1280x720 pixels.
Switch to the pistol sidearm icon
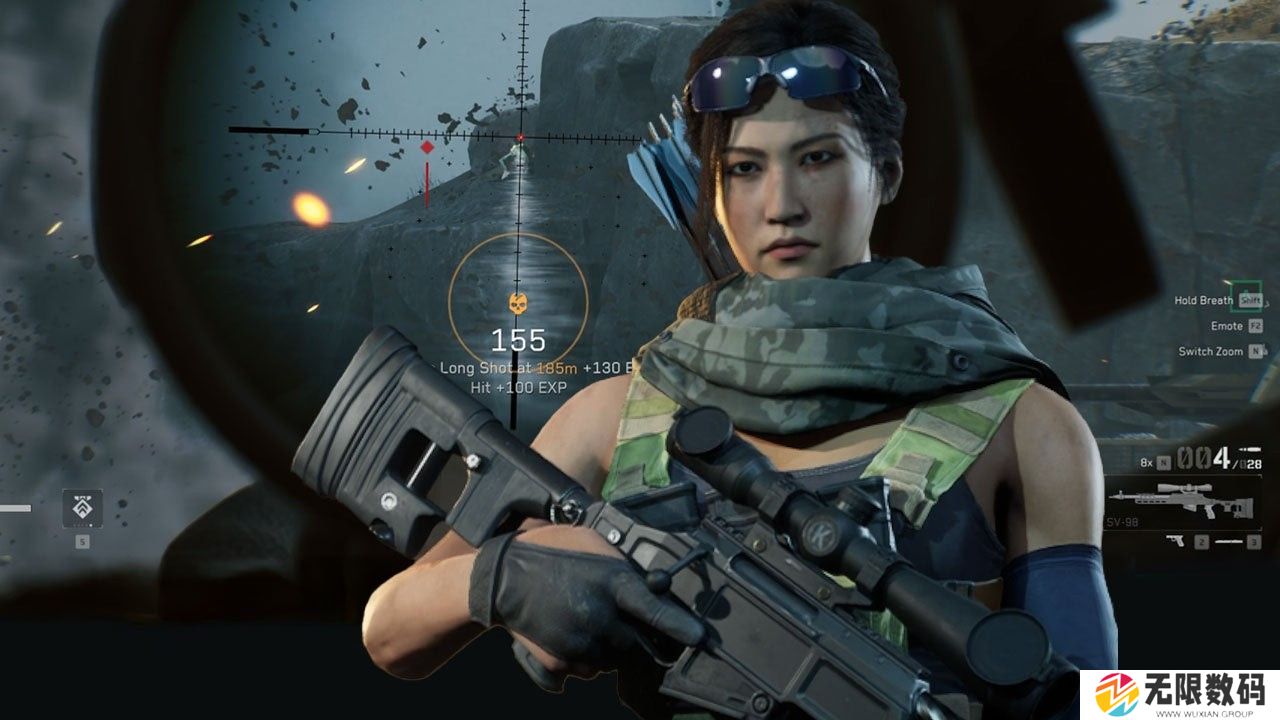click(1176, 541)
